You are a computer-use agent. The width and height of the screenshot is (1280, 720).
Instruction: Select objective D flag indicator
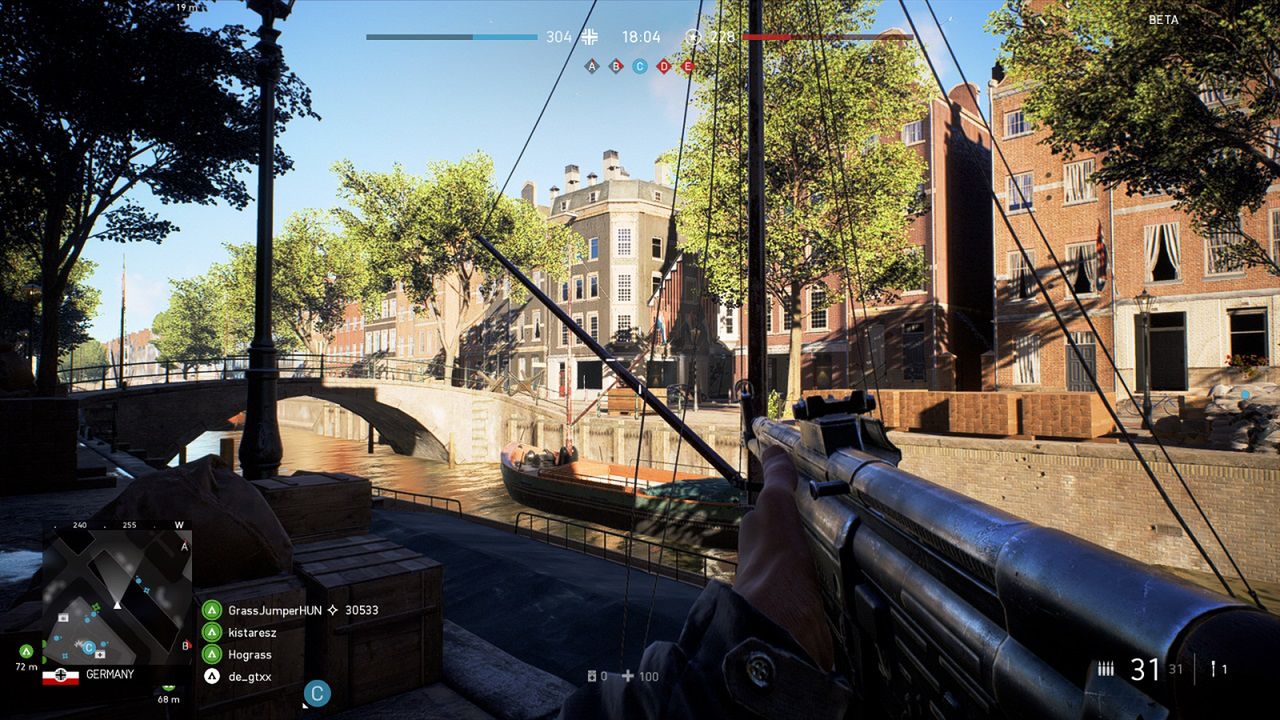point(664,66)
